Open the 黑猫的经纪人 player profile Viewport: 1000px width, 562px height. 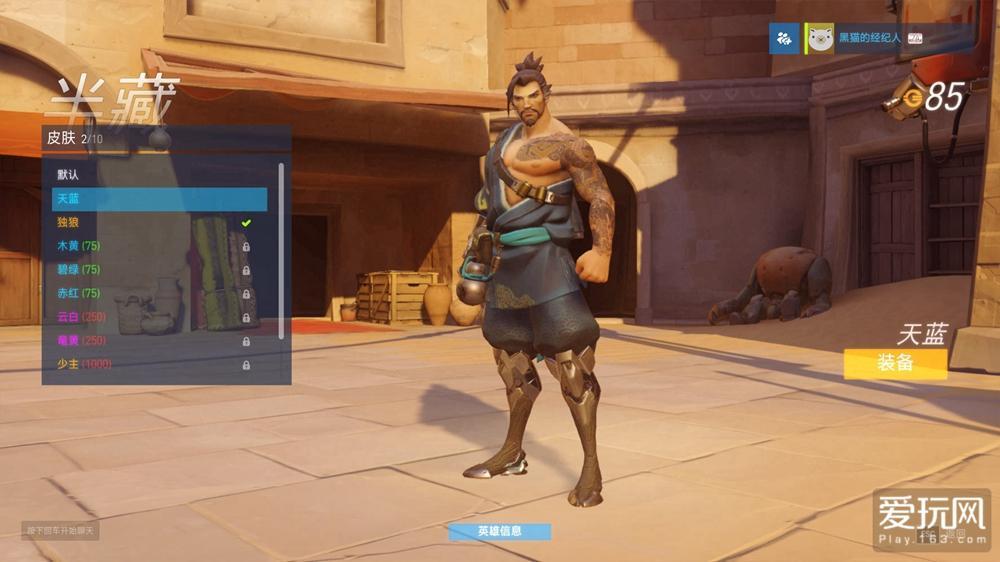coord(868,39)
